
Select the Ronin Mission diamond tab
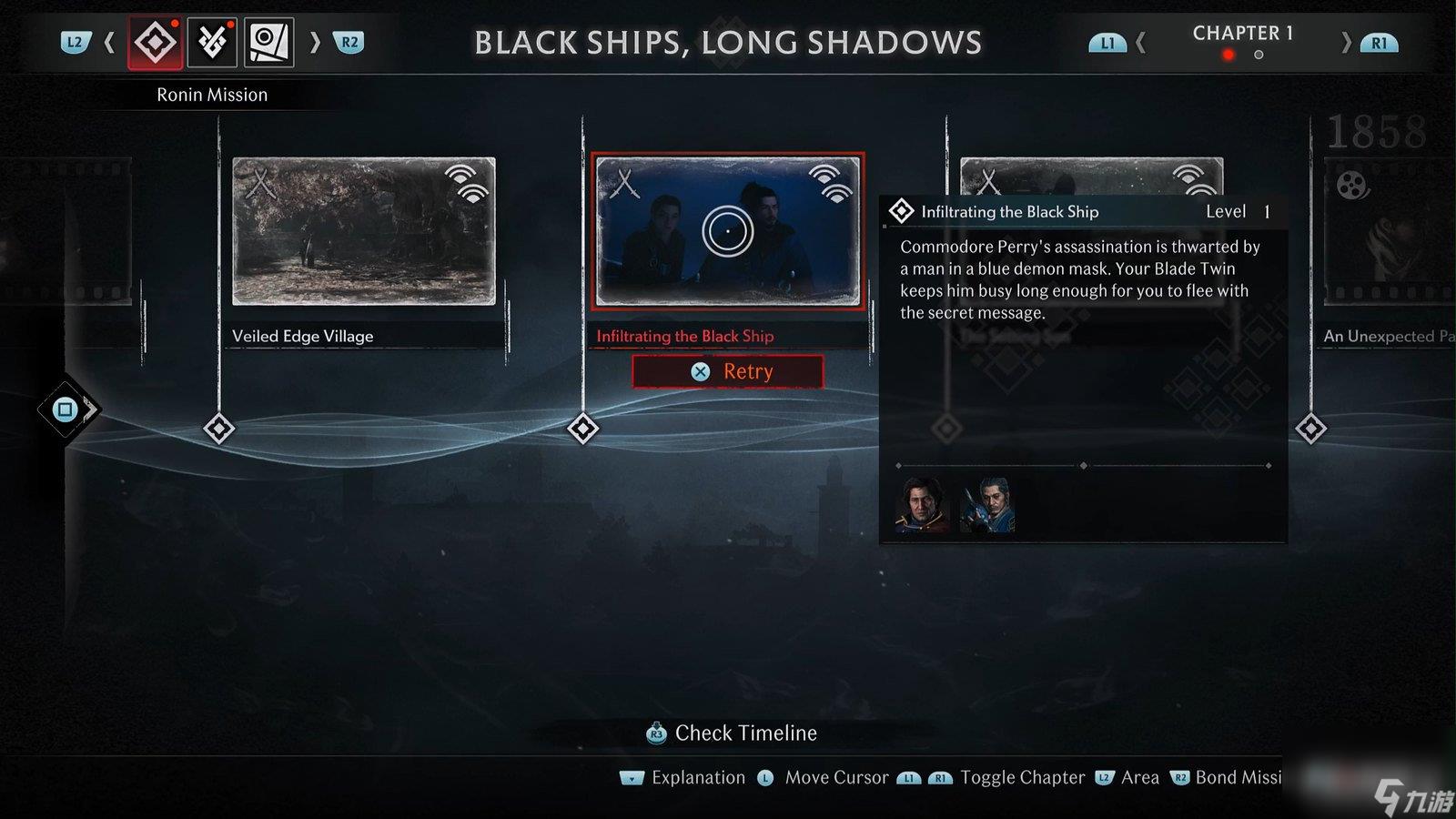[156, 43]
